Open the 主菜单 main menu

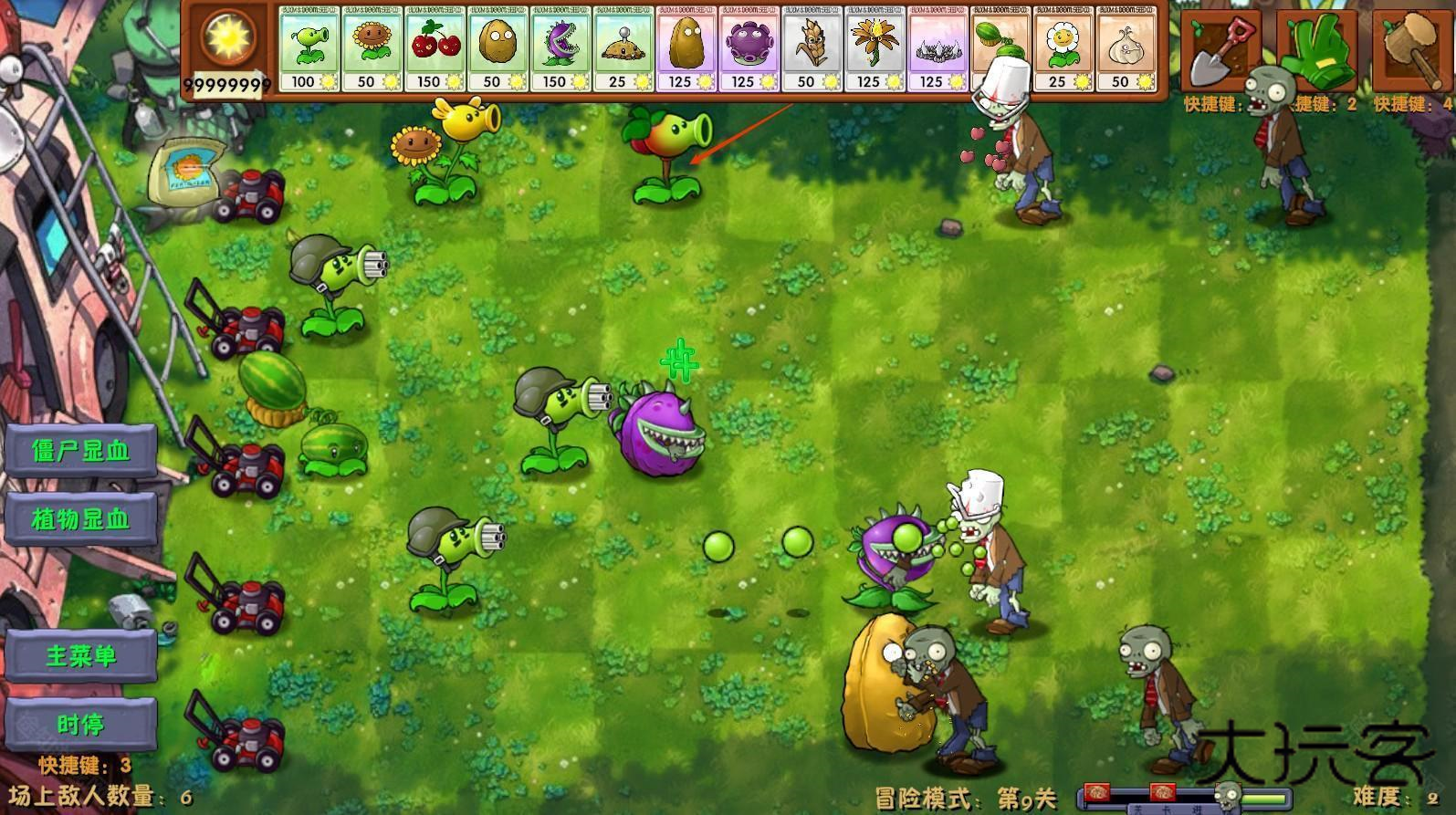click(x=82, y=655)
